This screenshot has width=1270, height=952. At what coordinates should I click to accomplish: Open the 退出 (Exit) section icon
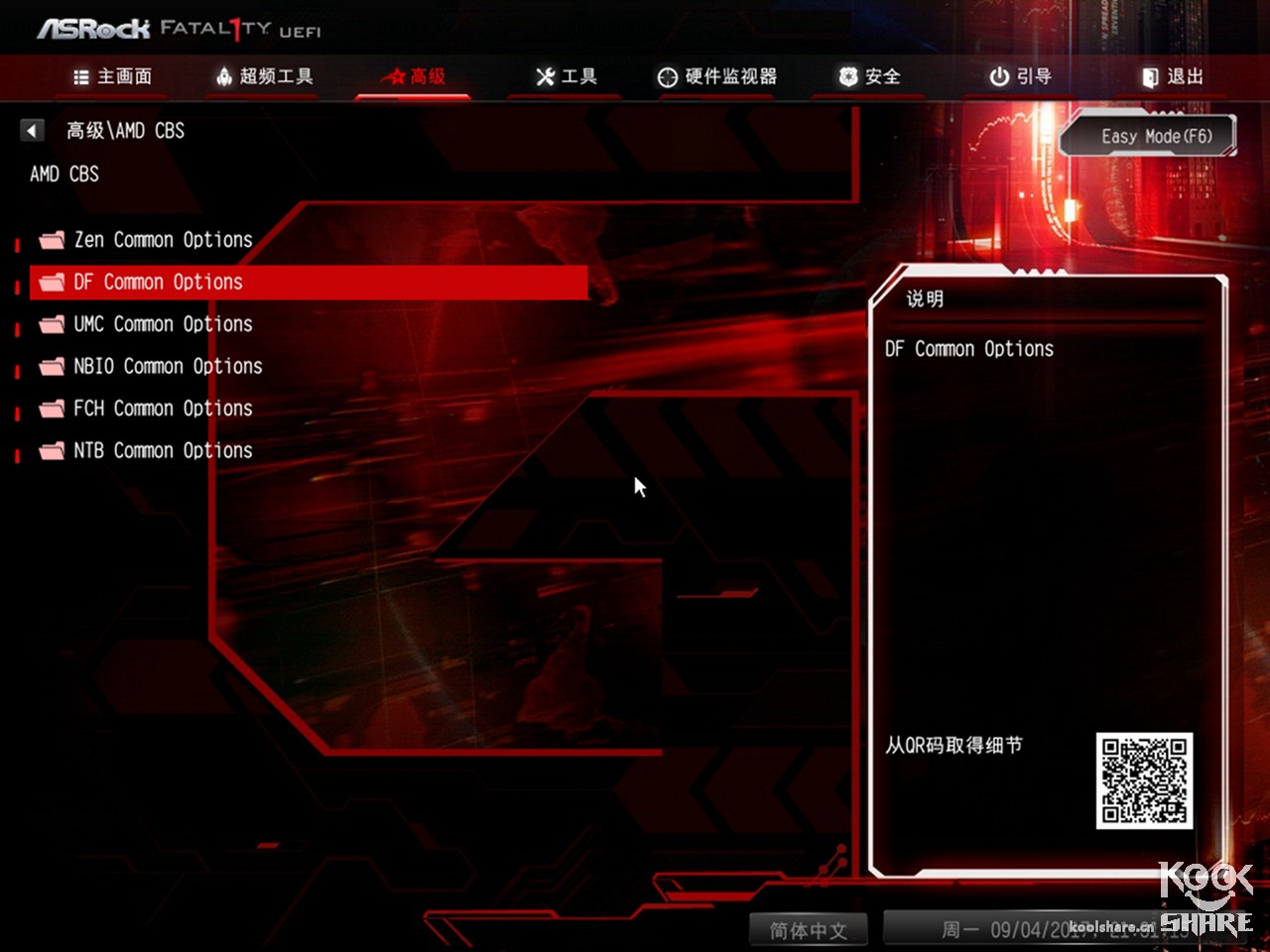pos(1151,76)
